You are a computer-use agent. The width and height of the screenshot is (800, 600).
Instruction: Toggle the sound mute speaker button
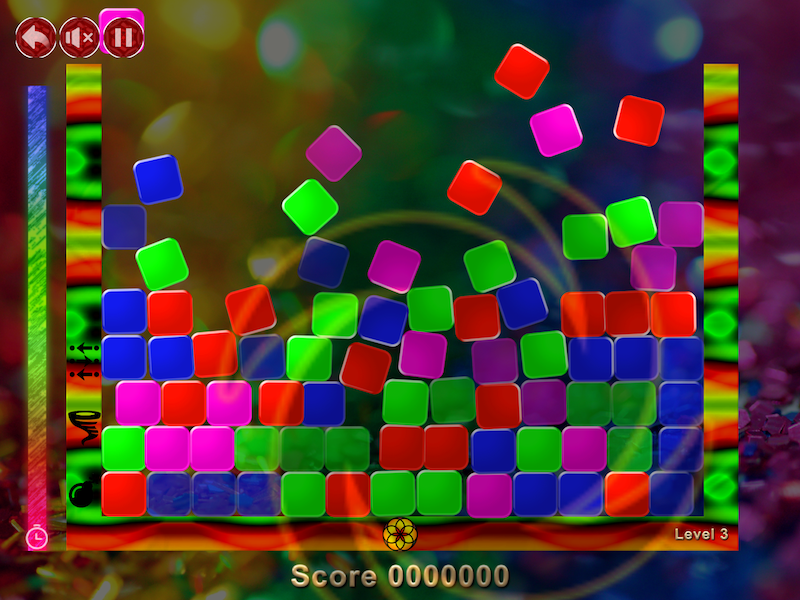(x=80, y=38)
